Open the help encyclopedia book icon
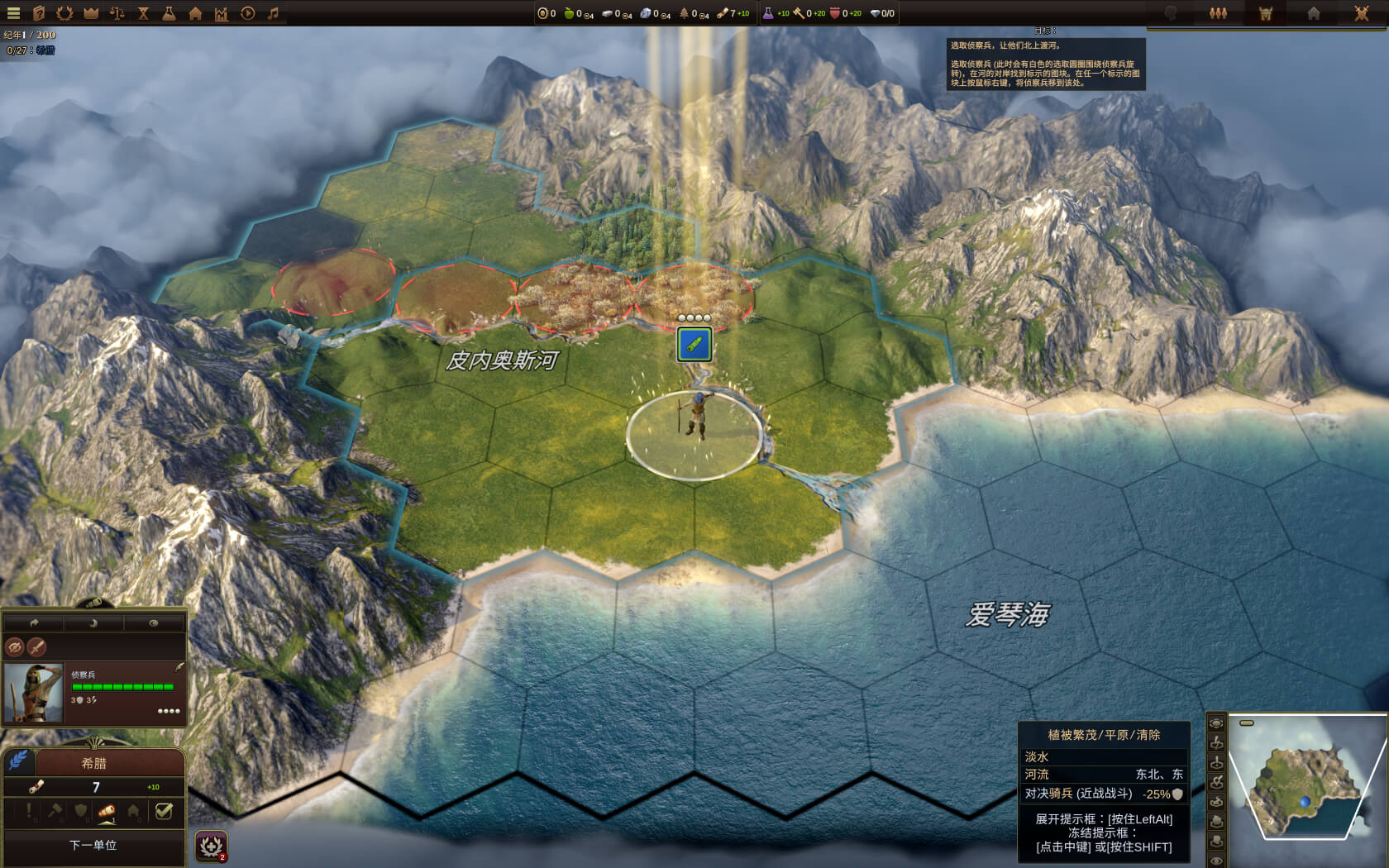1389x868 pixels. pos(39,12)
